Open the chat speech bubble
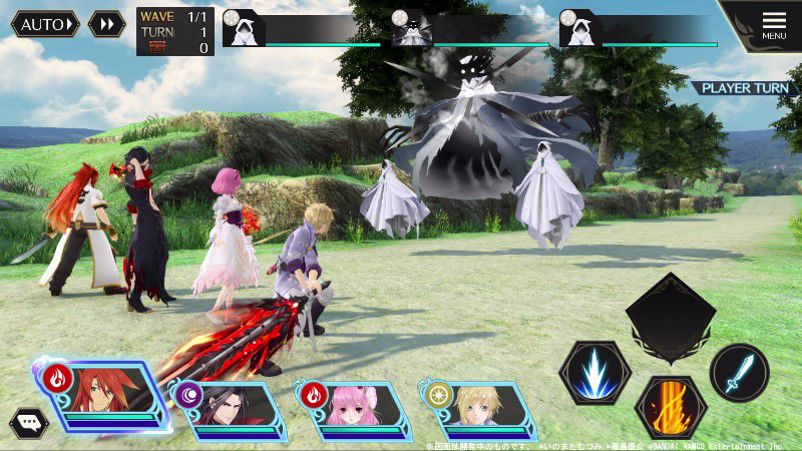The image size is (802, 451). [x=27, y=424]
